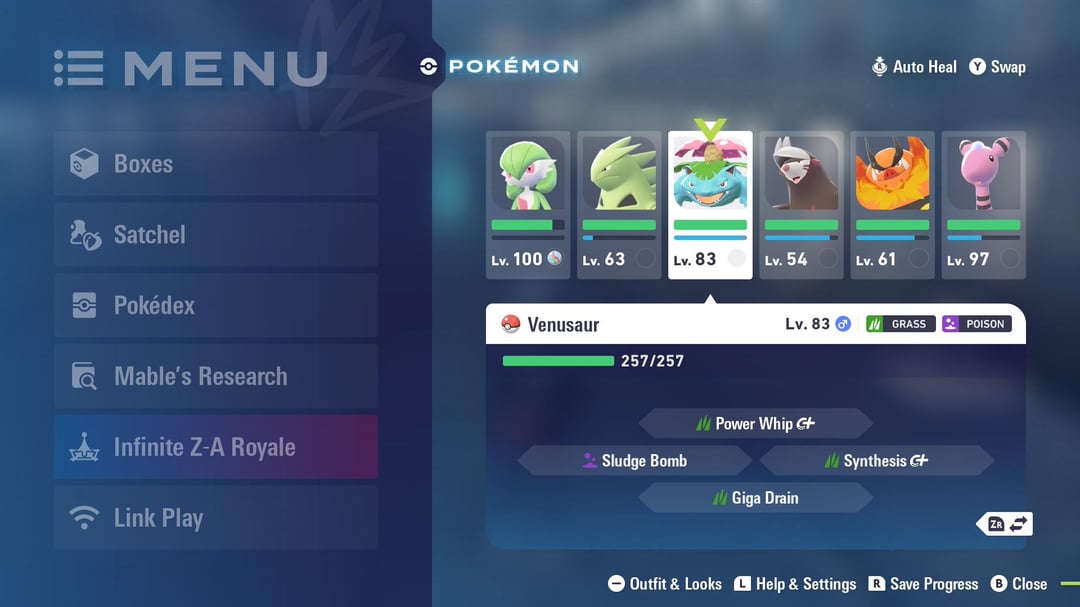This screenshot has width=1080, height=607.
Task: Pick the level 54 party Pokémon
Action: (801, 204)
